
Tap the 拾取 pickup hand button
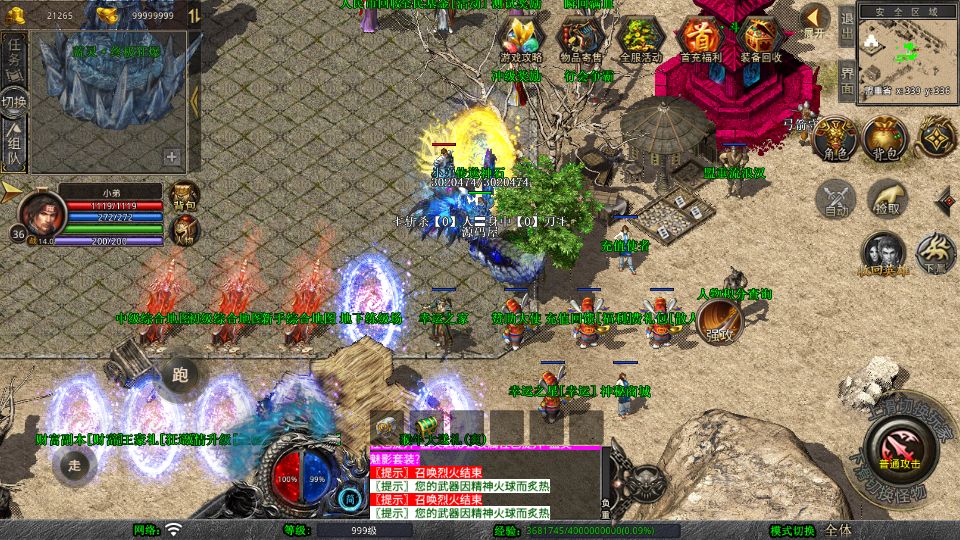click(x=886, y=200)
